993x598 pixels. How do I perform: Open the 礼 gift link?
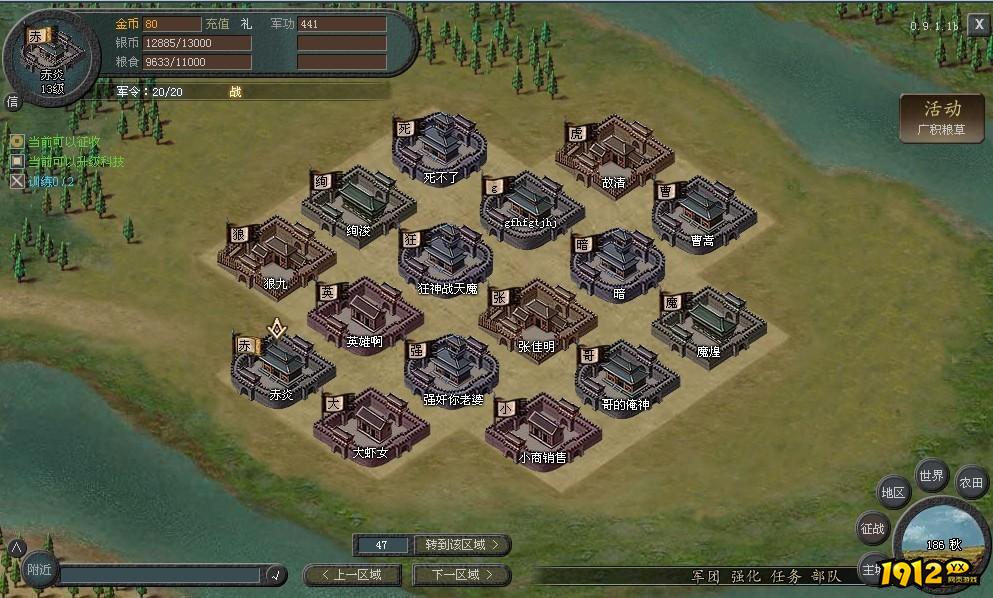click(x=246, y=24)
